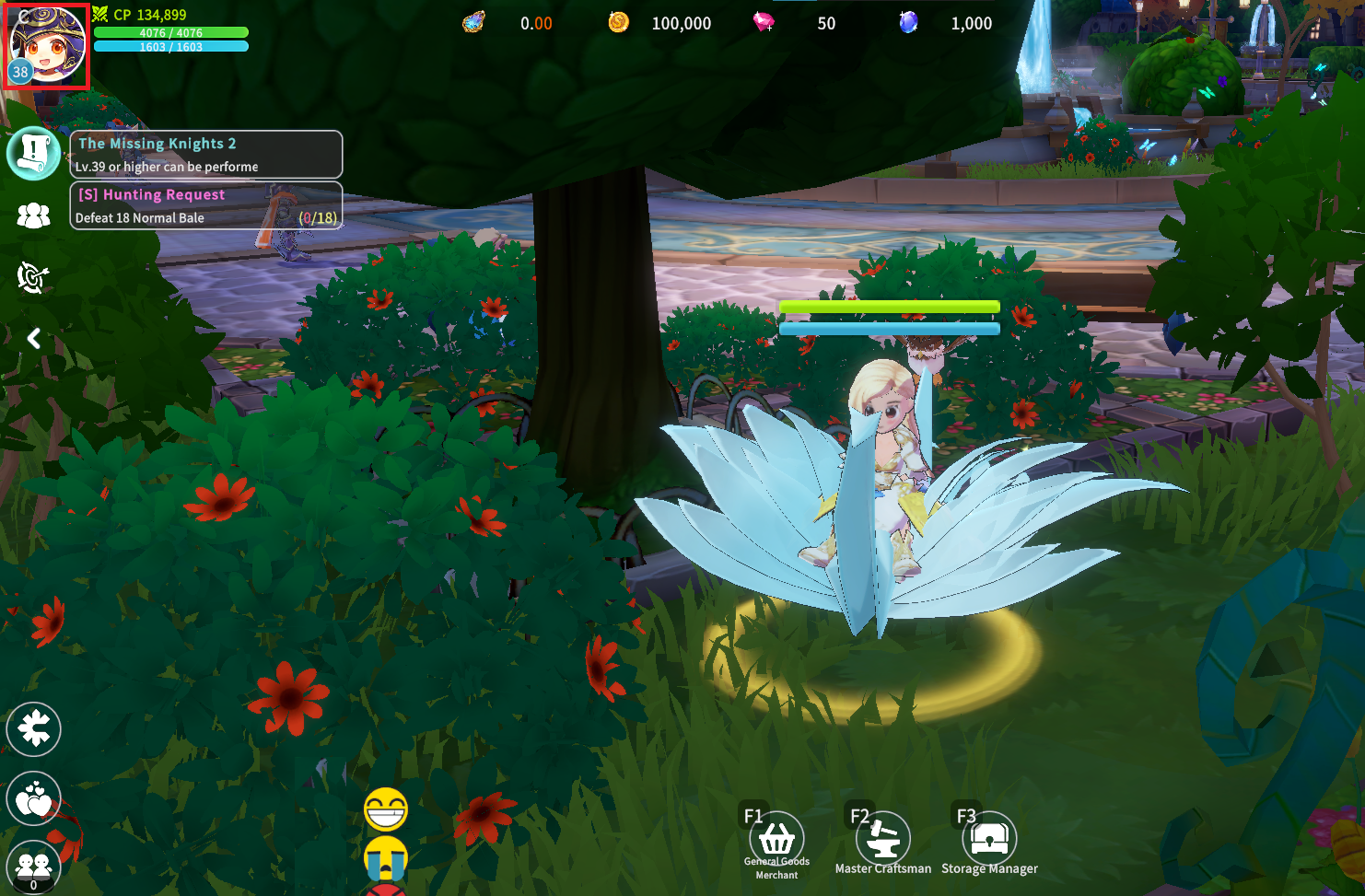Send the laughing face emote
This screenshot has height=896, width=1365.
coord(386,809)
